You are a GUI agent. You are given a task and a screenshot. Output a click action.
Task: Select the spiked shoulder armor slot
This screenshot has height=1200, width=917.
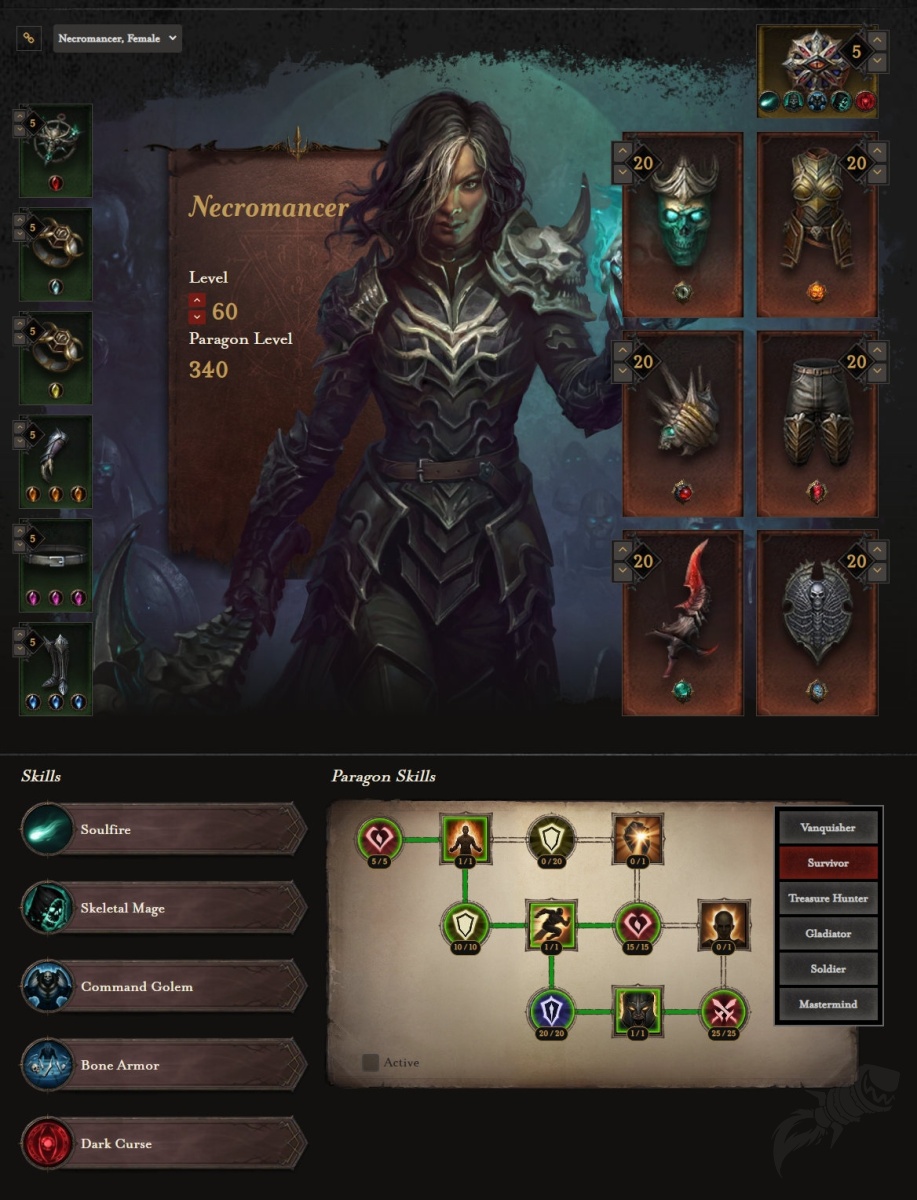click(682, 423)
